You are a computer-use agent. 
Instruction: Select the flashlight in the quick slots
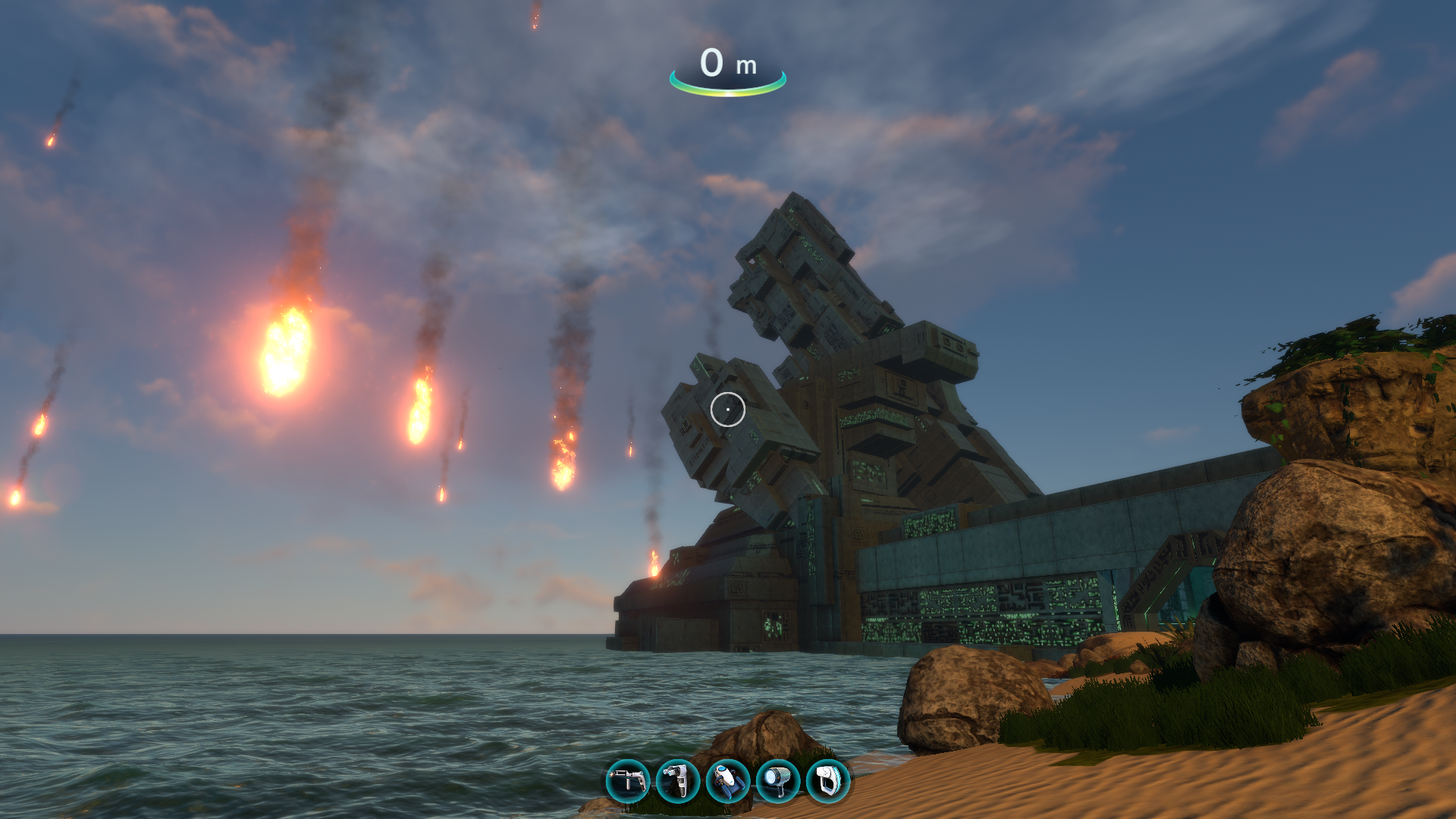[778, 781]
